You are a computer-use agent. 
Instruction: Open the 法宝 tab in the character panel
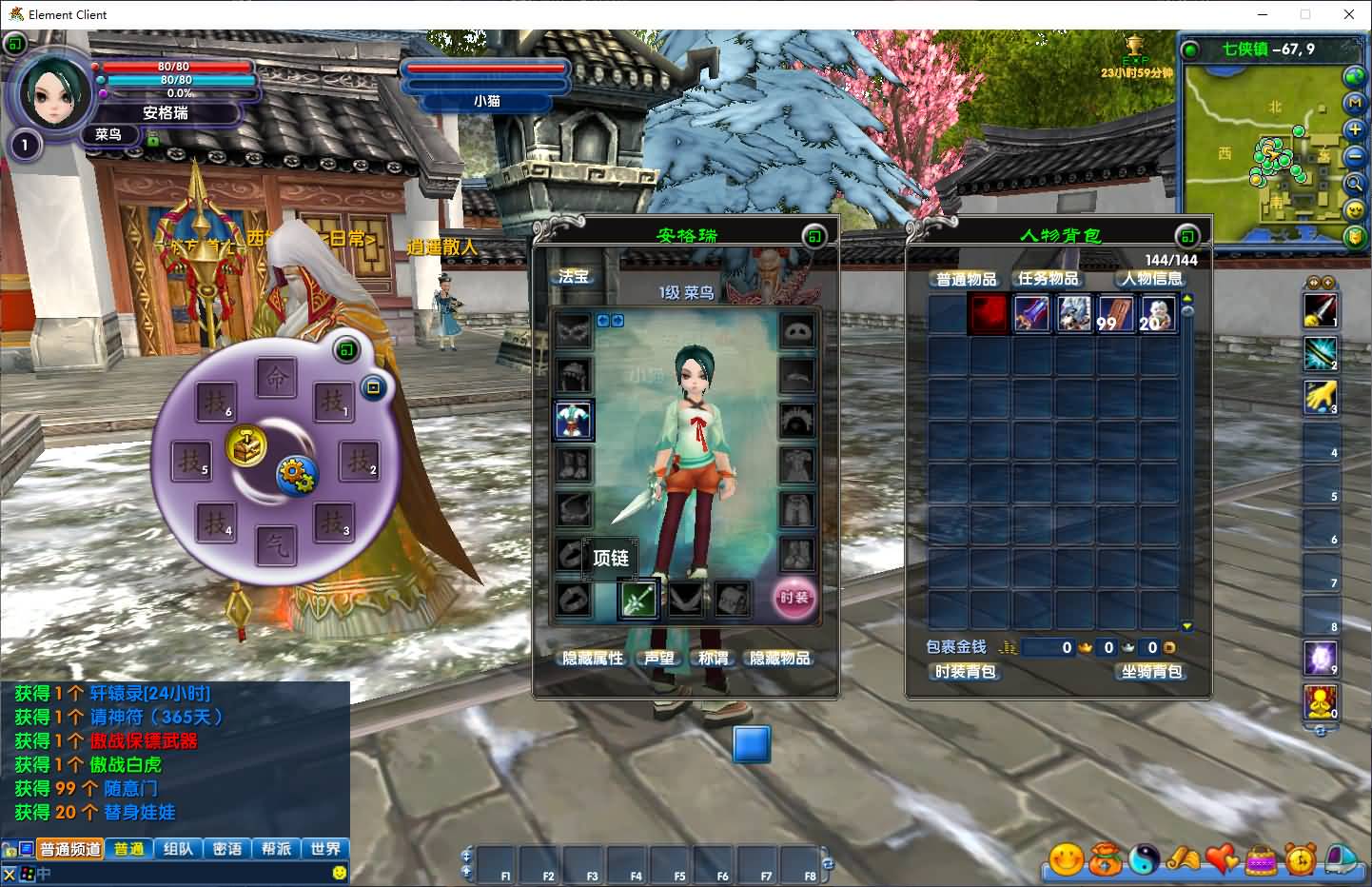574,277
